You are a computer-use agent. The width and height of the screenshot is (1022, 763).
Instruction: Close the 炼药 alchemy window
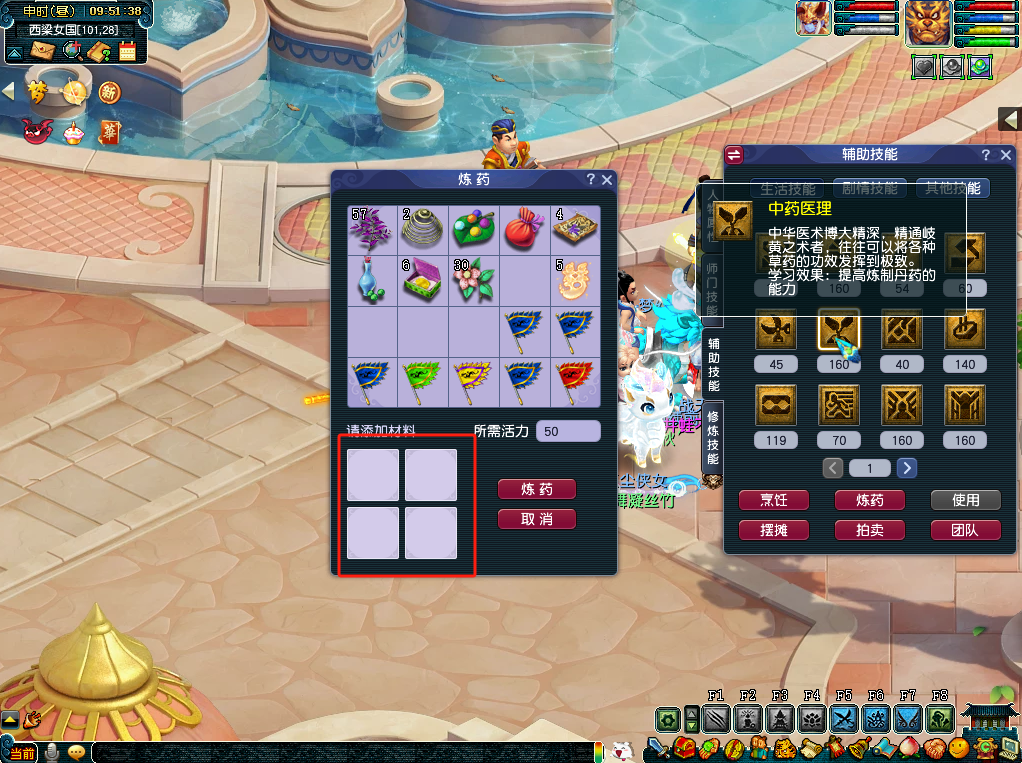[606, 180]
